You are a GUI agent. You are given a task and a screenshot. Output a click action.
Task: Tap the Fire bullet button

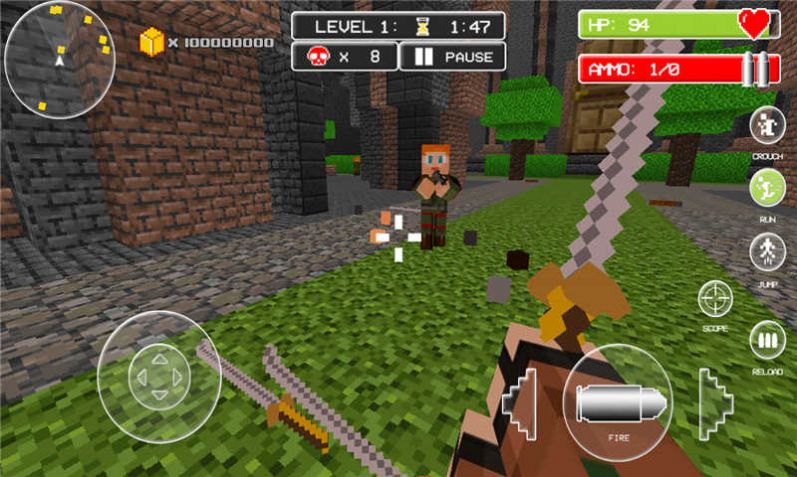pos(617,402)
